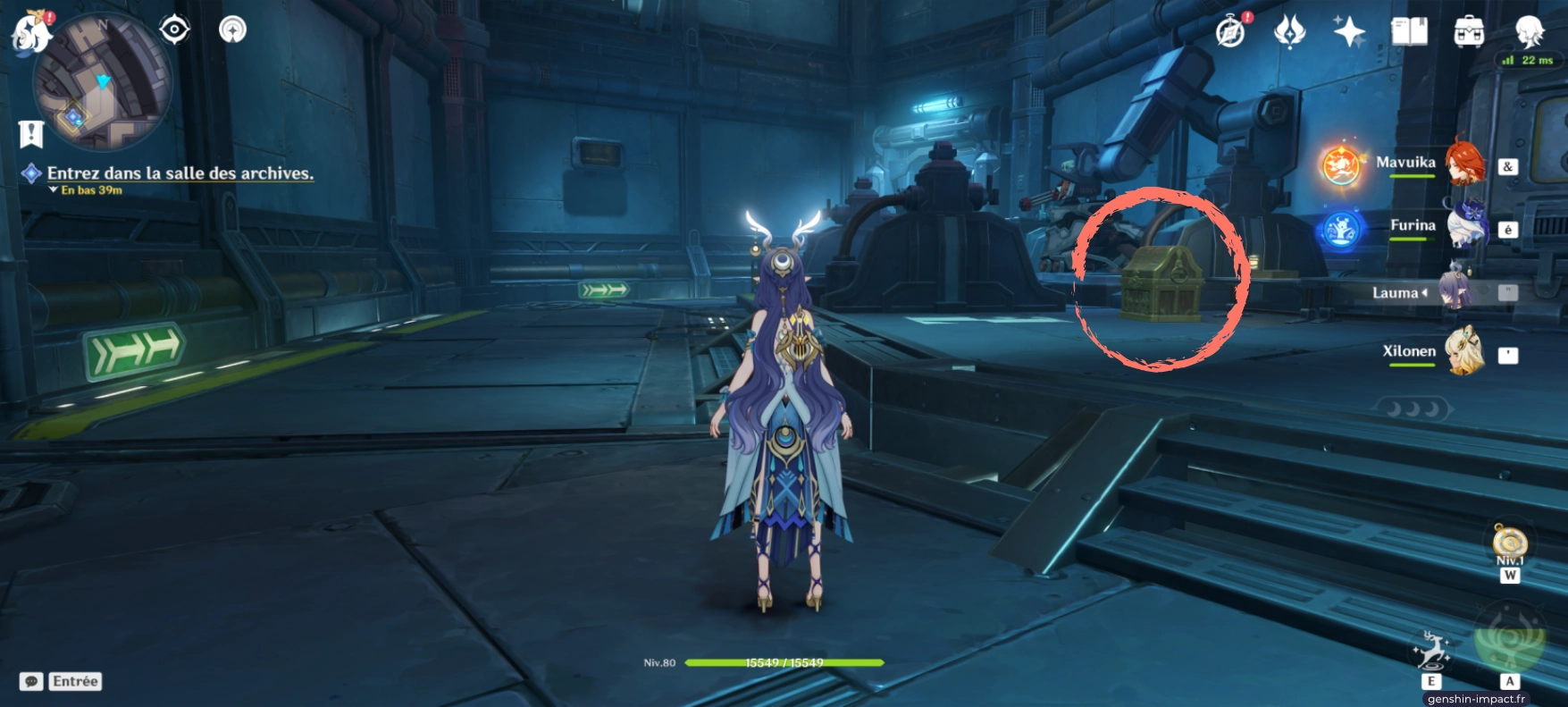This screenshot has width=1568, height=707.
Task: Open the Paimon menu icon
Action: tap(30, 32)
